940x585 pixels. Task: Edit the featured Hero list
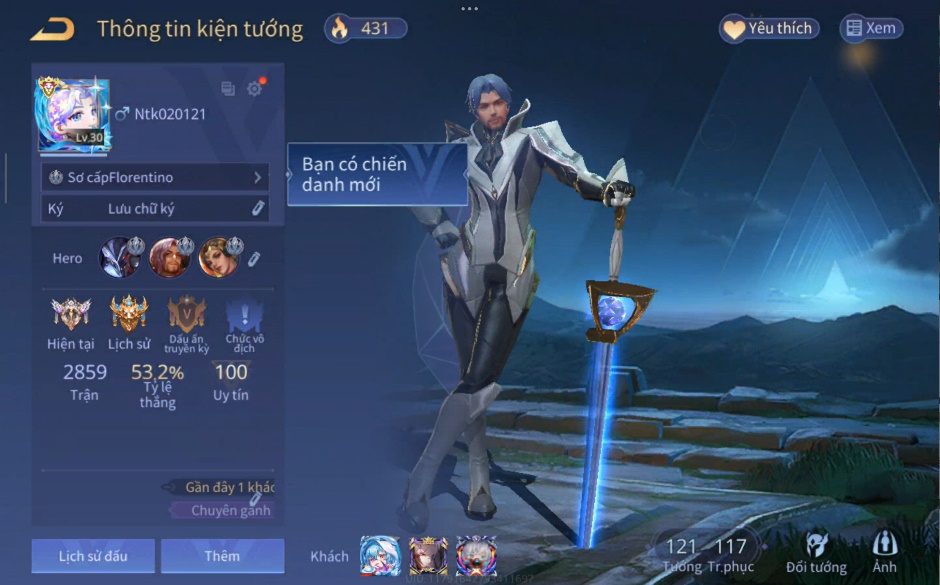[x=255, y=259]
